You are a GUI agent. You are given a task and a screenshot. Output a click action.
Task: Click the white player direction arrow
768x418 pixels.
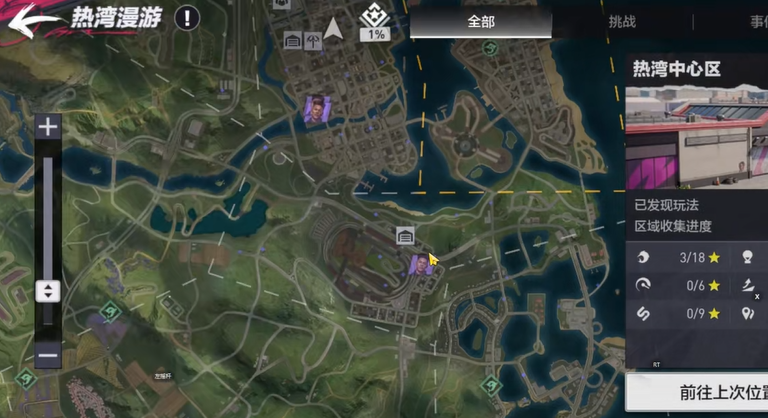(333, 29)
